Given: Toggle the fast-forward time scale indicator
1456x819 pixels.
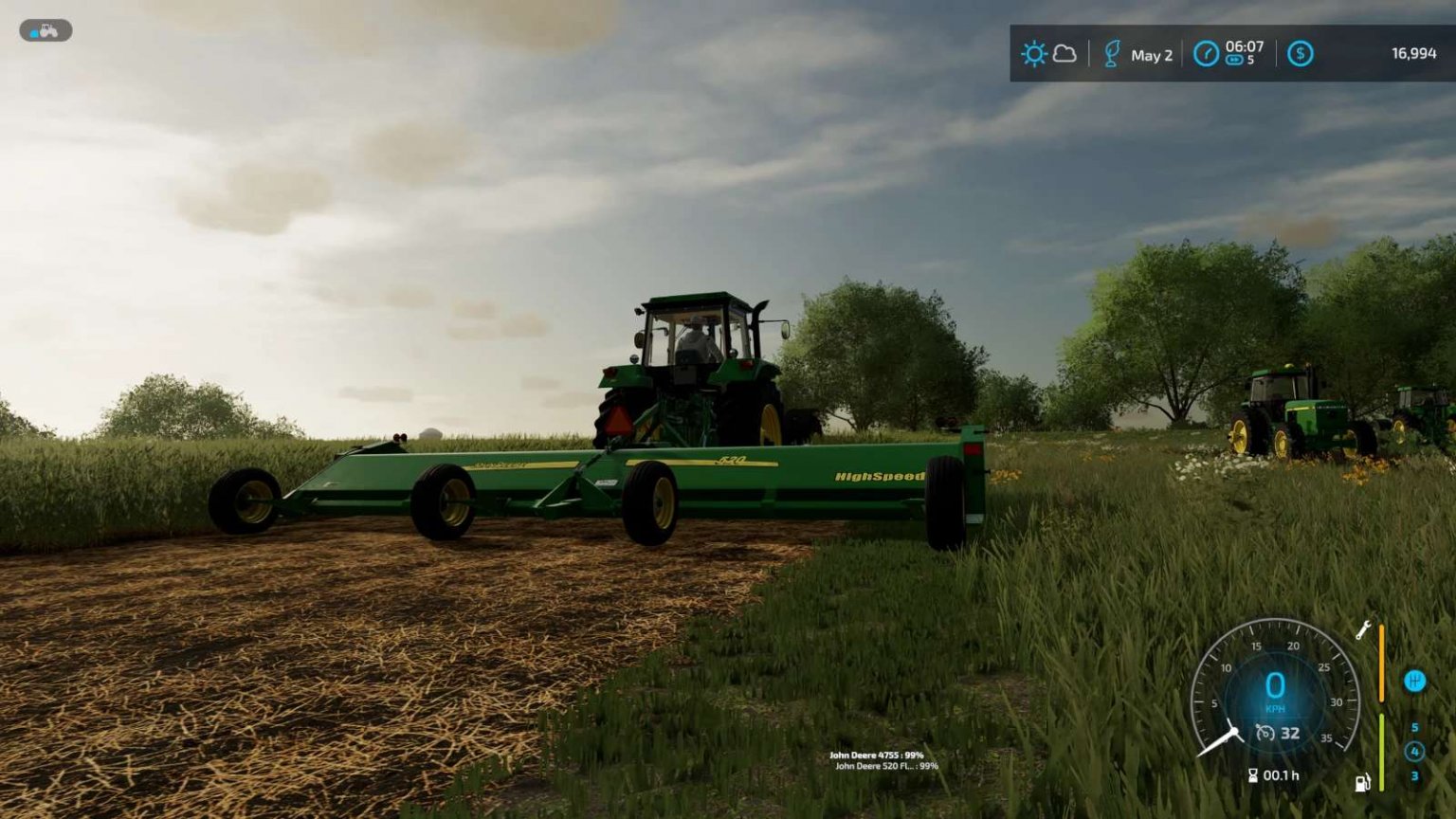Looking at the screenshot, I should coord(1235,61).
